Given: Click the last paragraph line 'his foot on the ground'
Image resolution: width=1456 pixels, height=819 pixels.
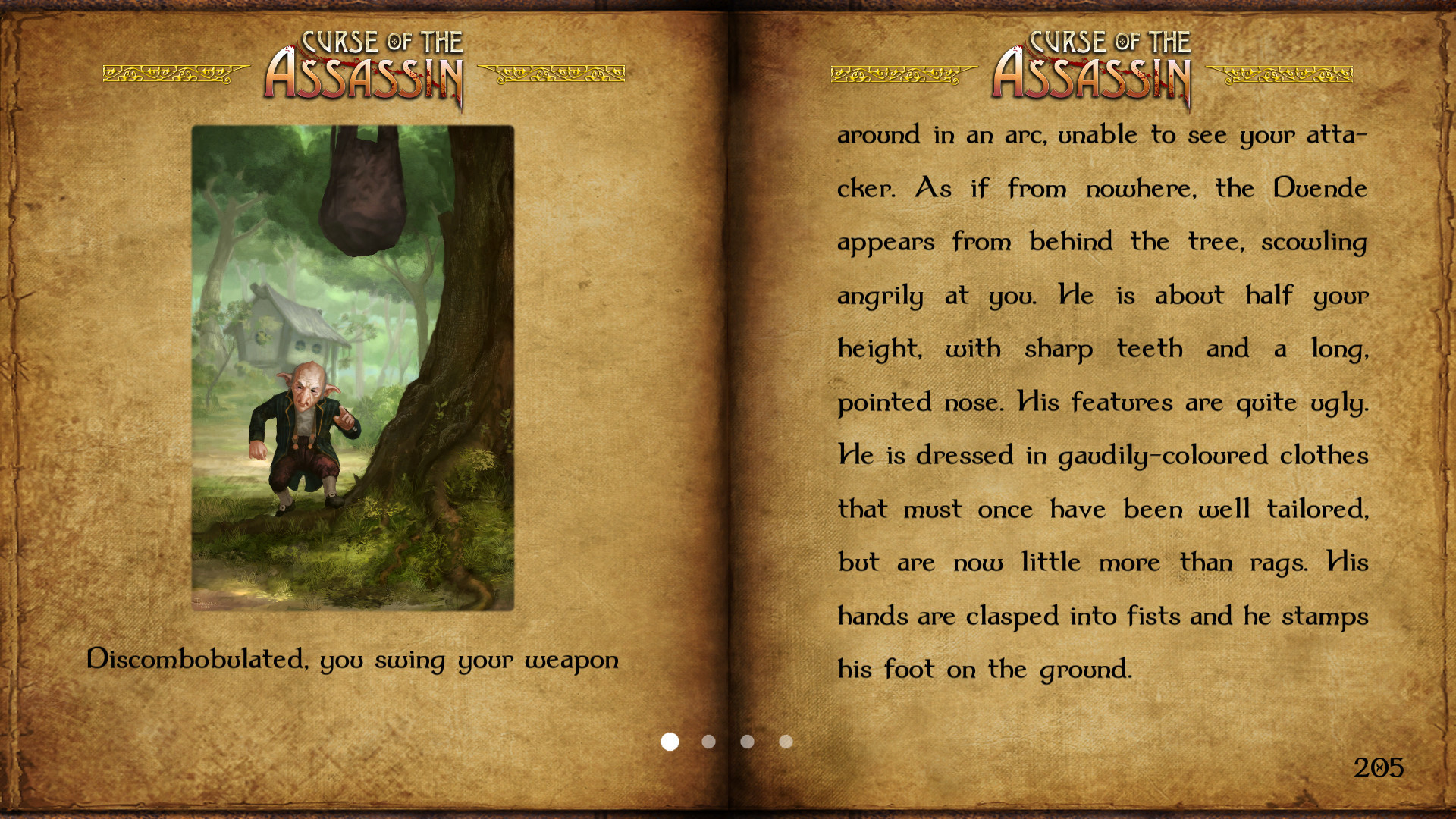Looking at the screenshot, I should tap(982, 670).
